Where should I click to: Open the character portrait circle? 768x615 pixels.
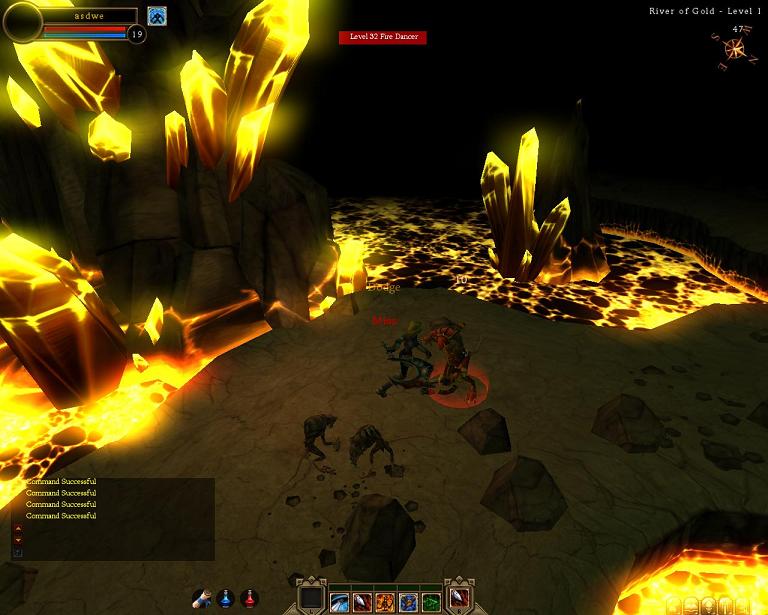tap(22, 22)
